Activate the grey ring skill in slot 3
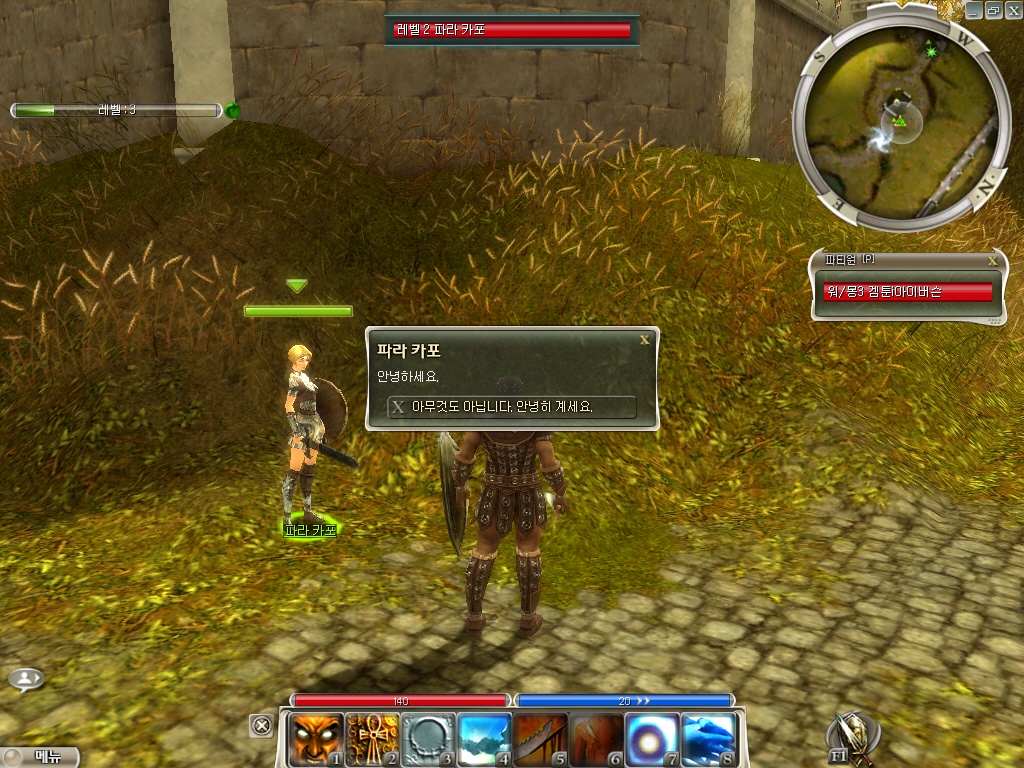Image resolution: width=1024 pixels, height=768 pixels. click(428, 738)
